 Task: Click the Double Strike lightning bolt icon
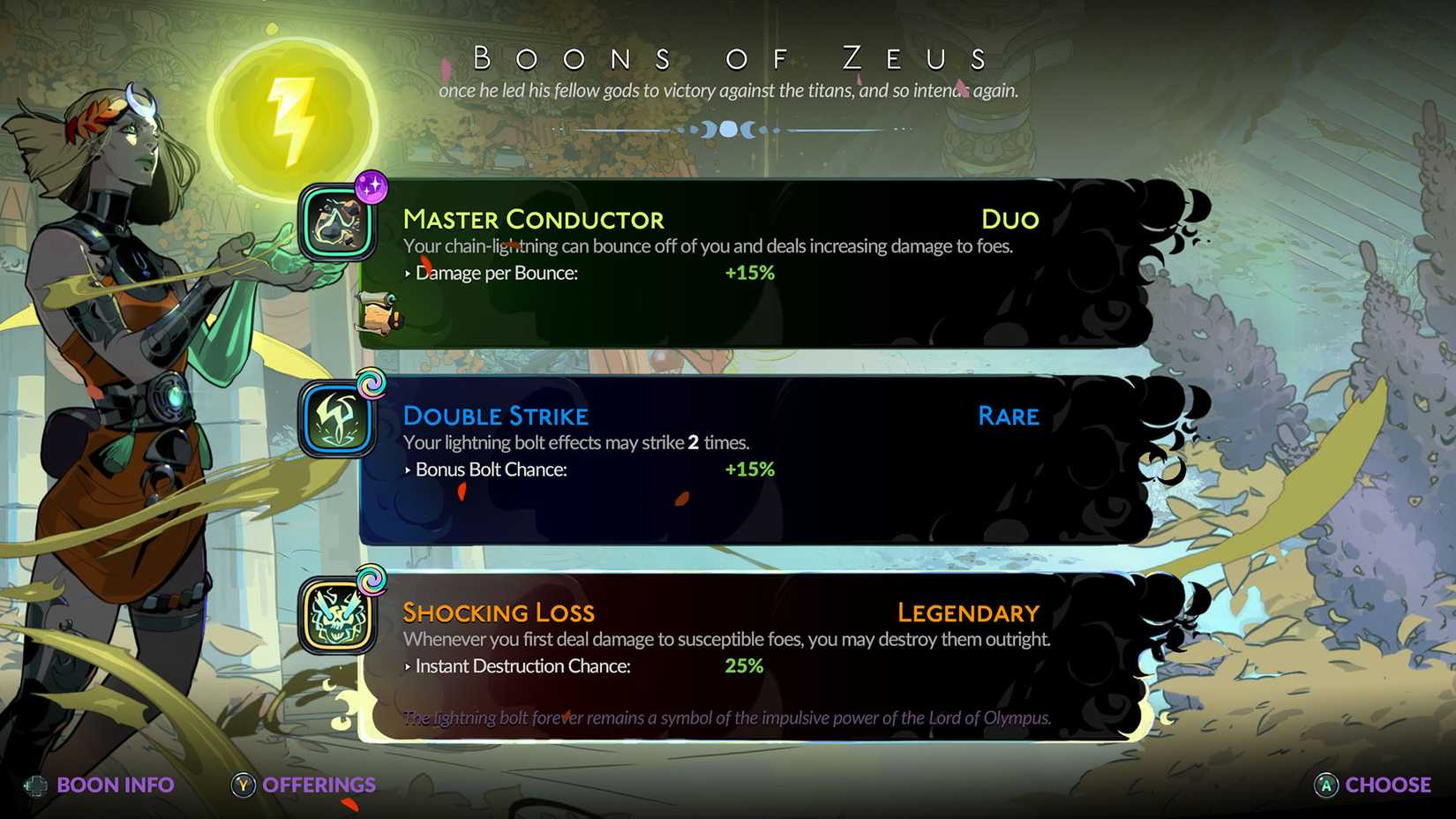pos(335,416)
